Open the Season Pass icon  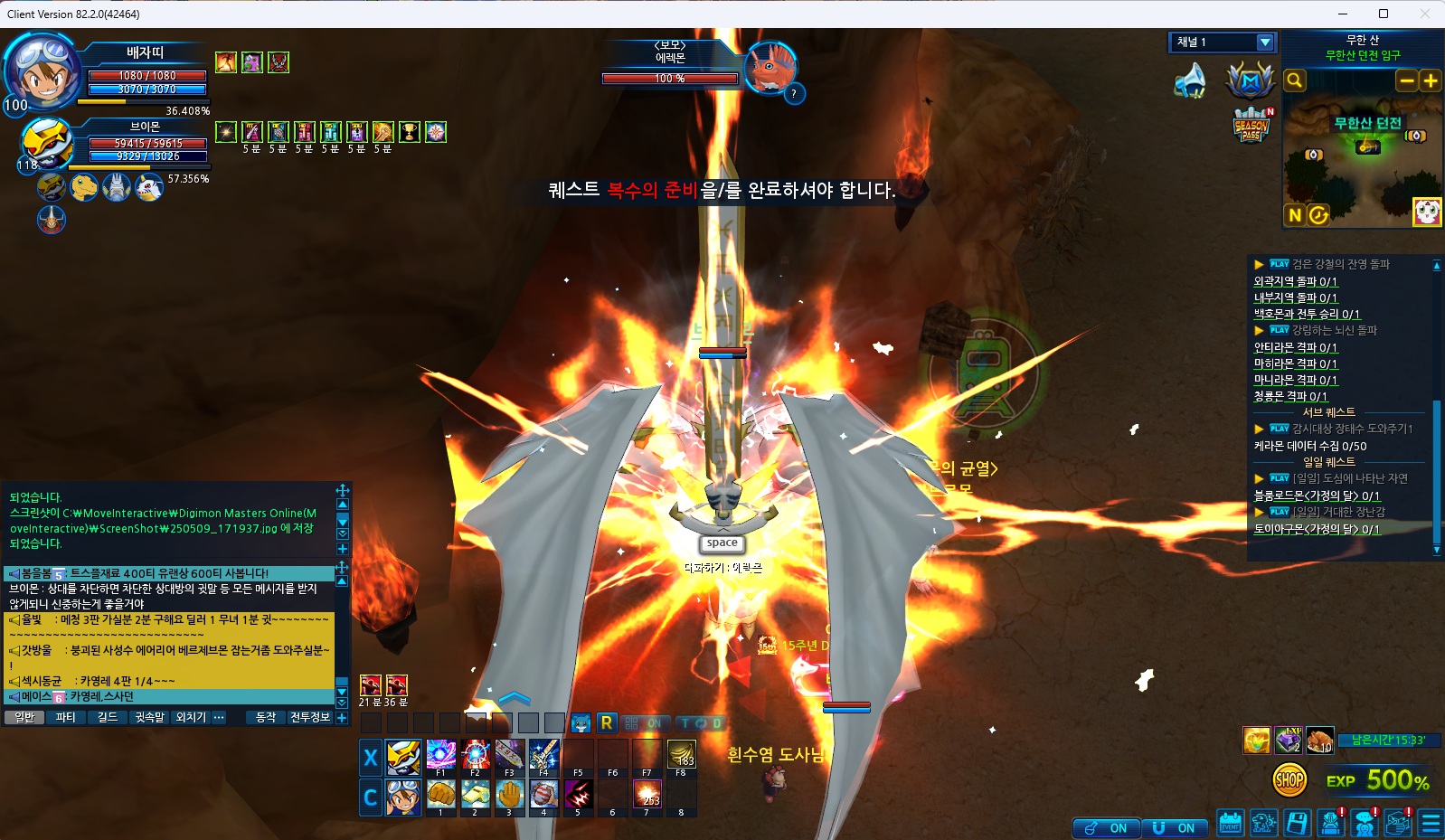(1252, 125)
